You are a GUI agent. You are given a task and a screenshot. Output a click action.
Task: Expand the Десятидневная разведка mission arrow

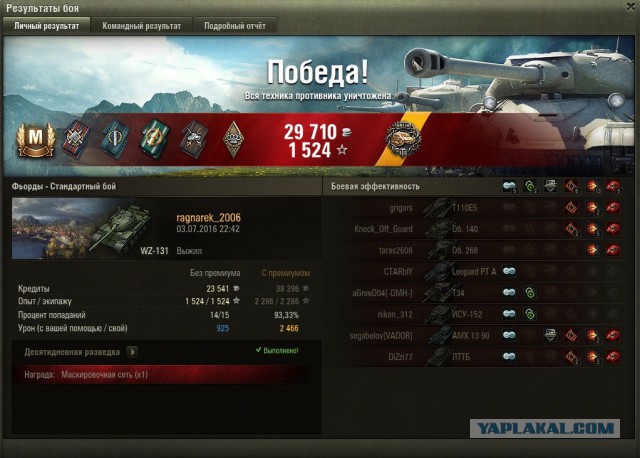[132, 352]
